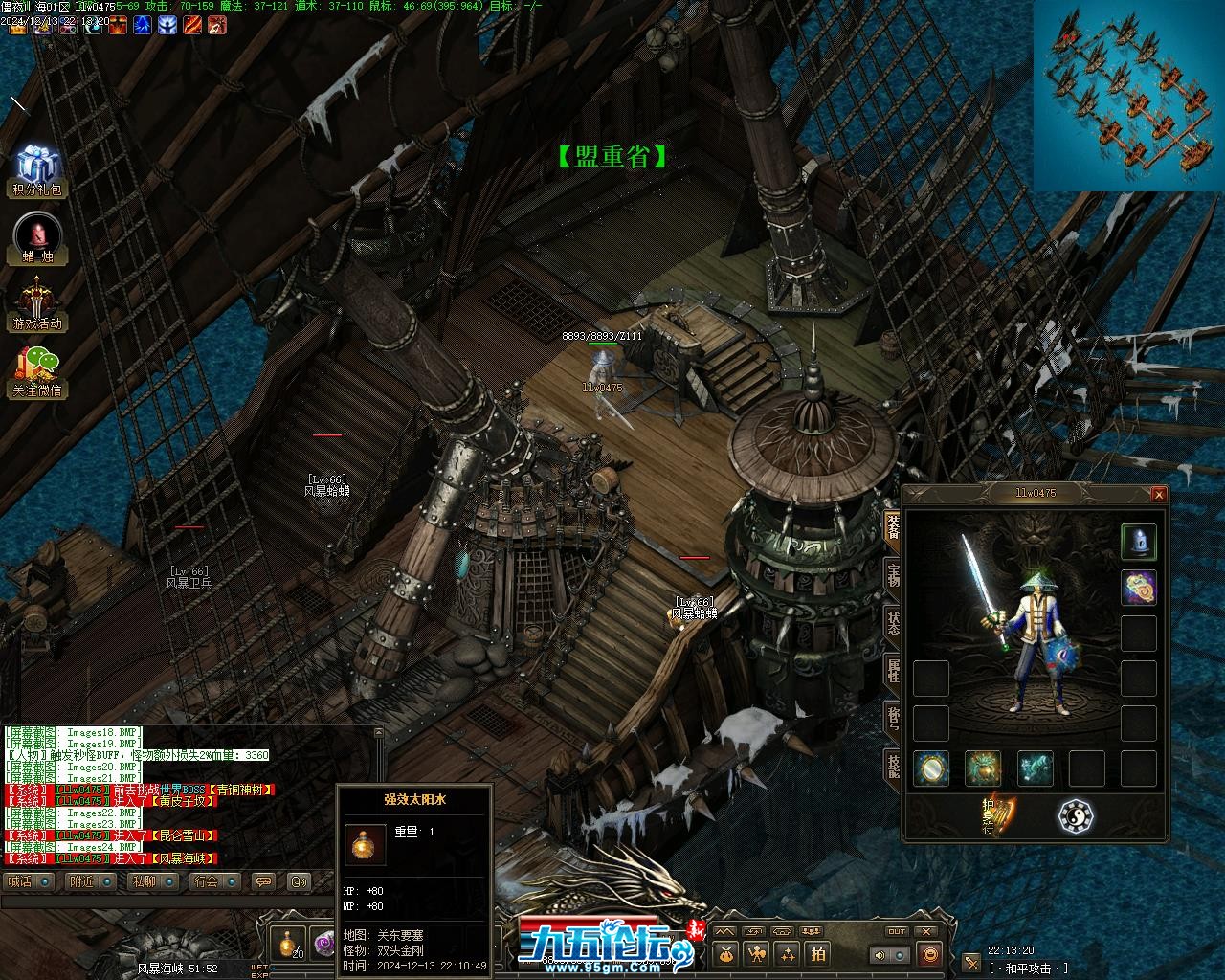Image resolution: width=1225 pixels, height=980 pixels.
Task: Open the 属性 attributes tab
Action: pyautogui.click(x=892, y=669)
